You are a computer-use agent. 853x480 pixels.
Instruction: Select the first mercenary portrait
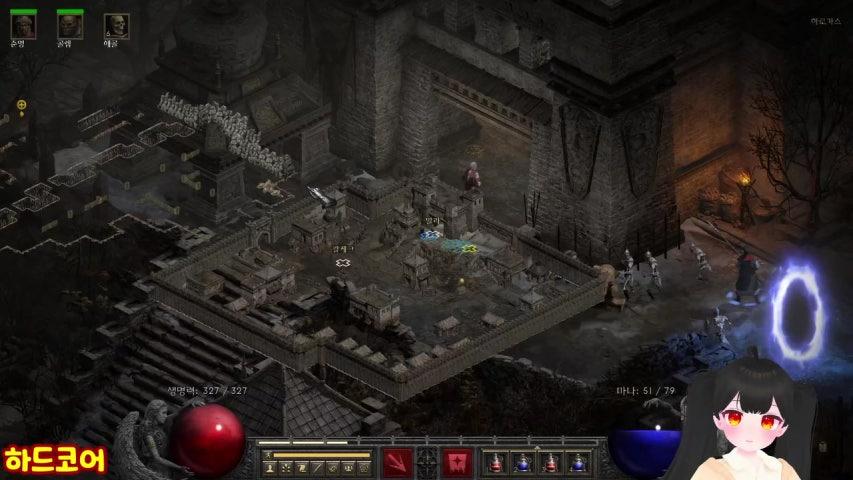23,25
